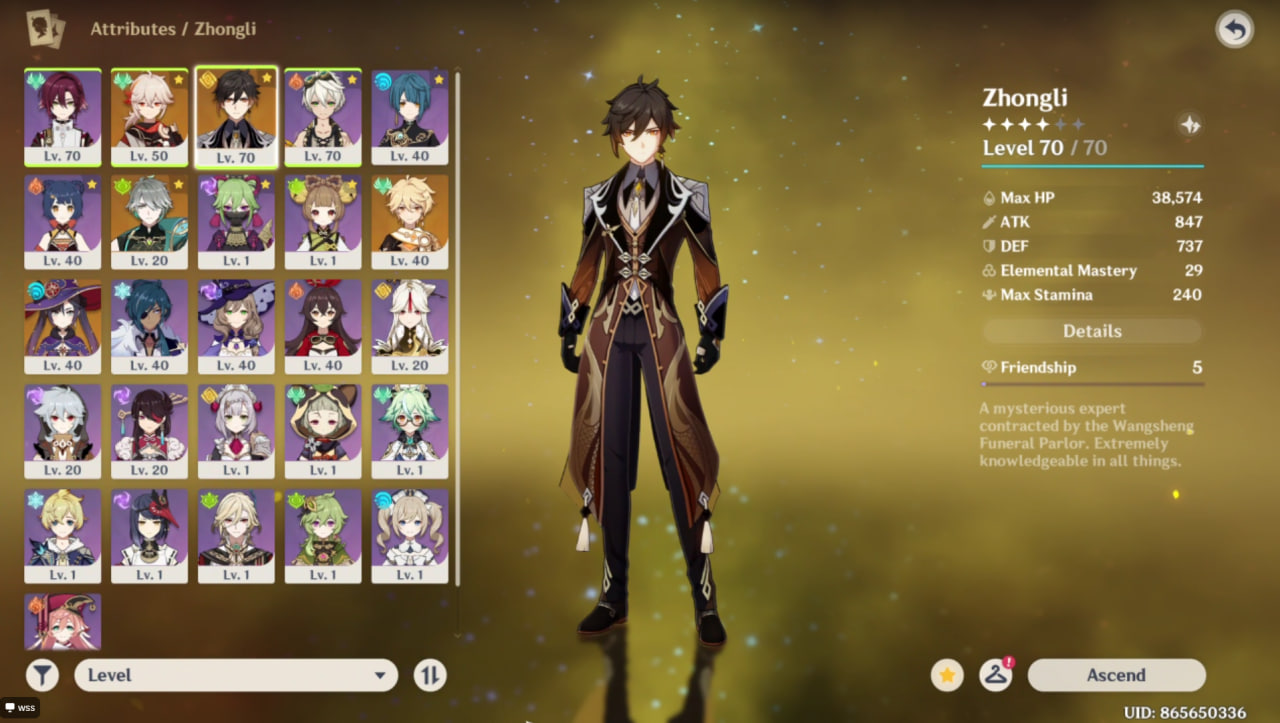Choose Bennett from the character list
Viewport: 1280px width, 723px height.
click(322, 115)
